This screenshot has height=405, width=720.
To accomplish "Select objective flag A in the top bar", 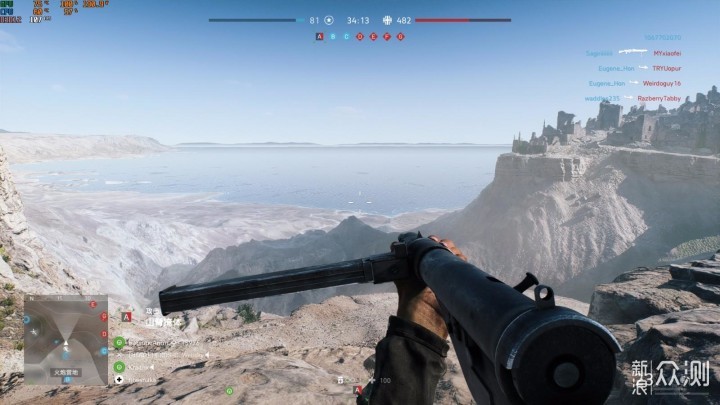I will coord(320,36).
